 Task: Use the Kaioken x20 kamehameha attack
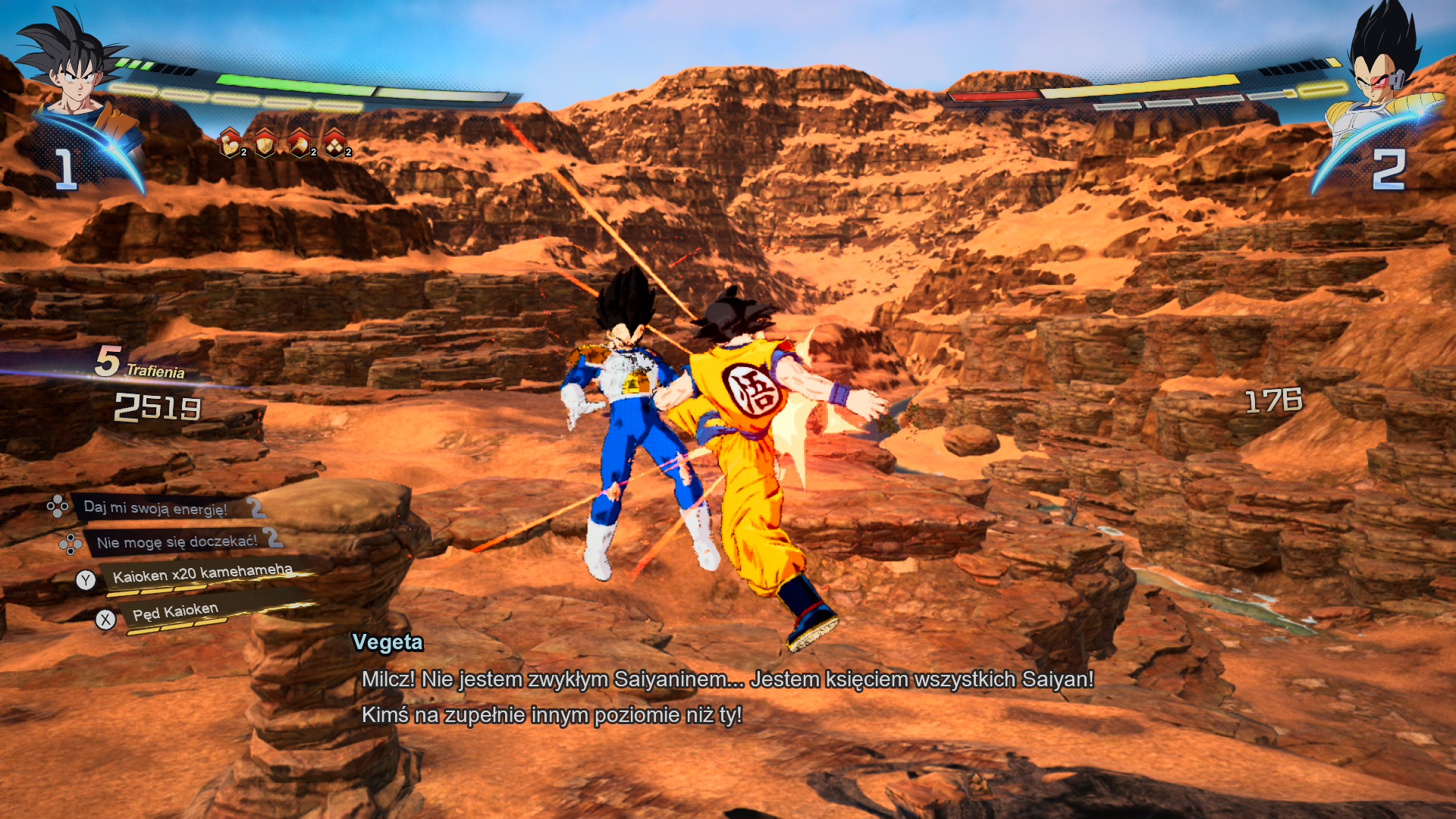(202, 574)
